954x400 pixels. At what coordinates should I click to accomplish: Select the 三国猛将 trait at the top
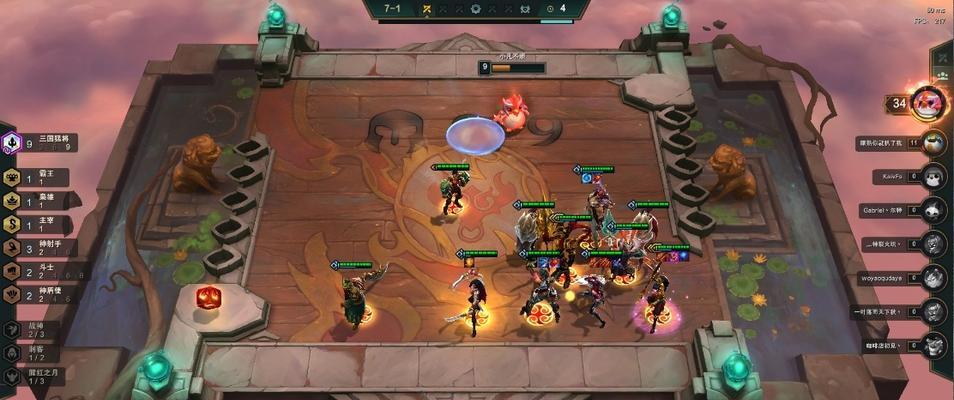40,143
